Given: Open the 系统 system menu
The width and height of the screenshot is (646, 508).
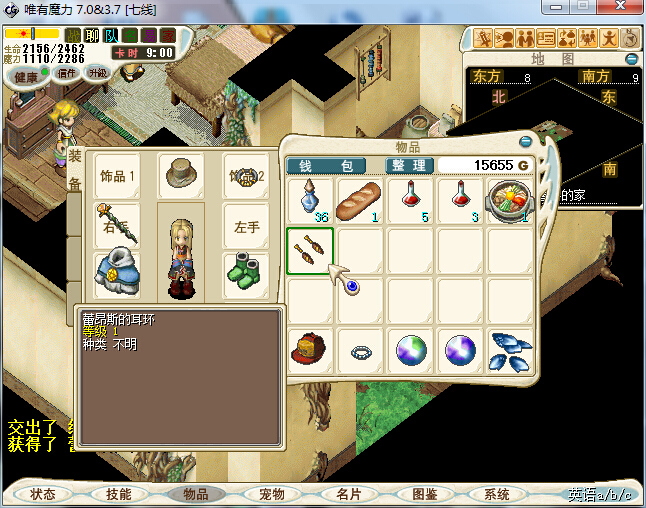Looking at the screenshot, I should (x=497, y=494).
